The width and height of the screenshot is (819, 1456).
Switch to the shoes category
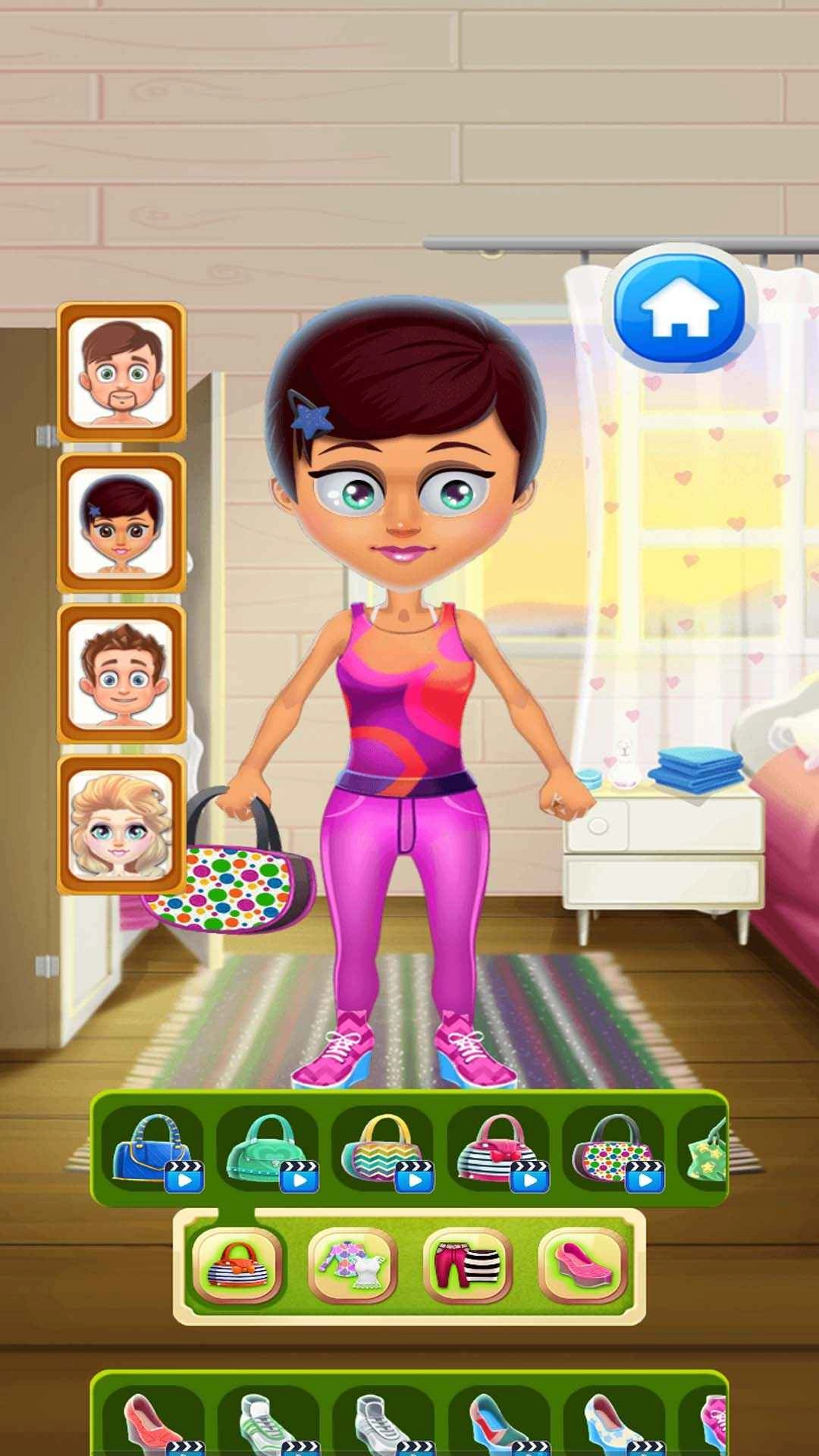click(582, 1266)
